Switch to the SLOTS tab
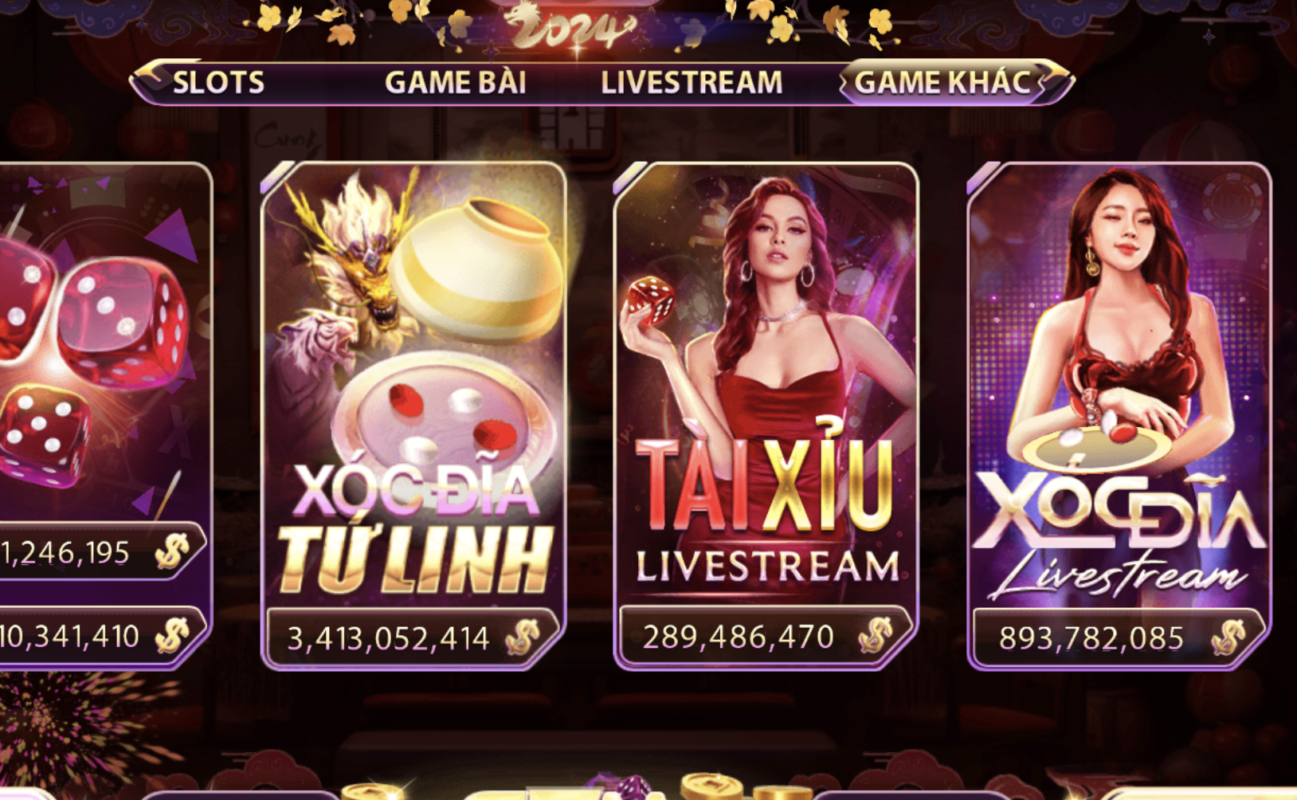The image size is (1297, 800). 217,83
